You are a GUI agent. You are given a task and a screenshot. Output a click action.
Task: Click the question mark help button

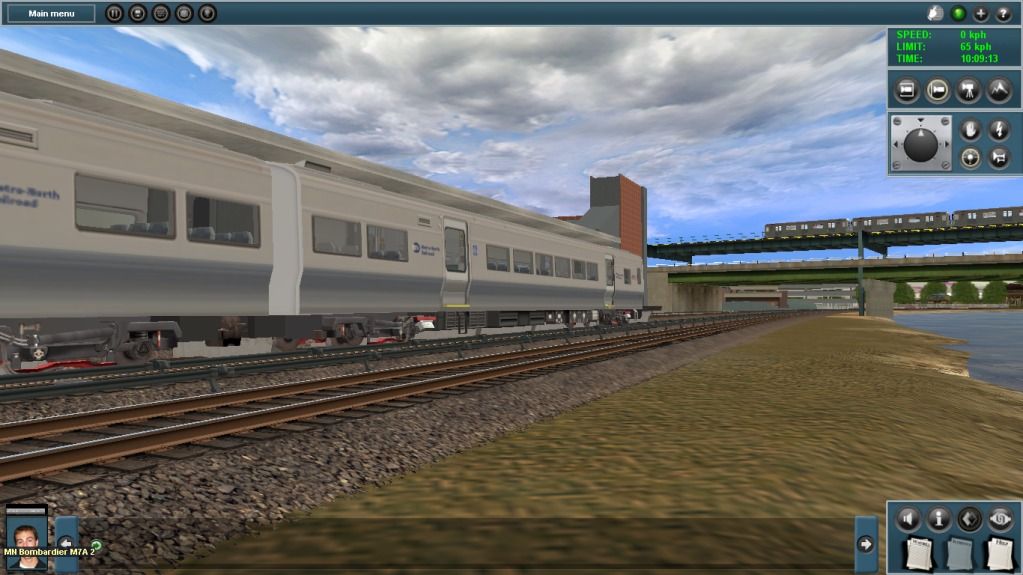(x=1003, y=14)
